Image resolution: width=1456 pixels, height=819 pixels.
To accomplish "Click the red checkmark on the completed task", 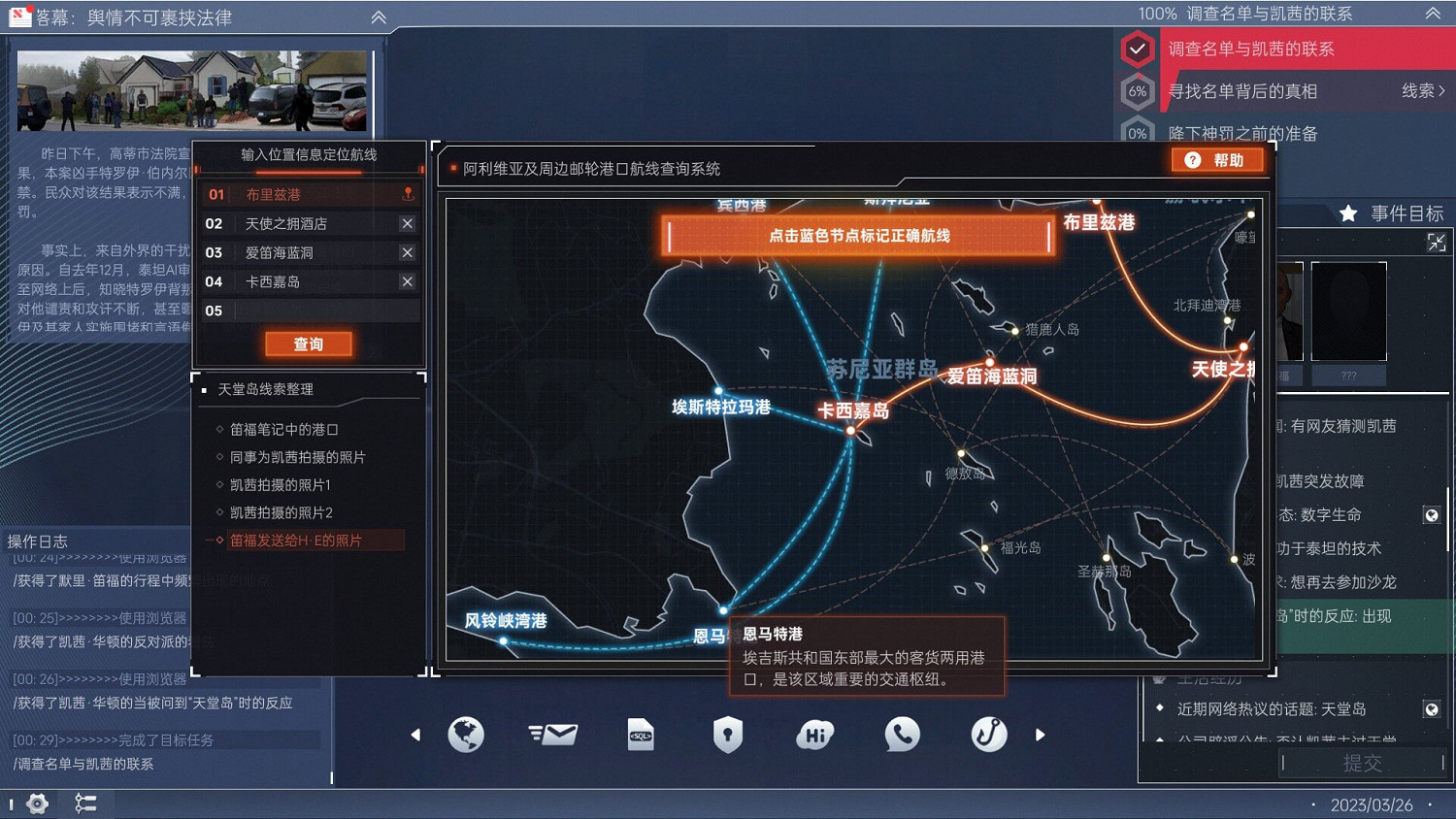I will [x=1137, y=49].
